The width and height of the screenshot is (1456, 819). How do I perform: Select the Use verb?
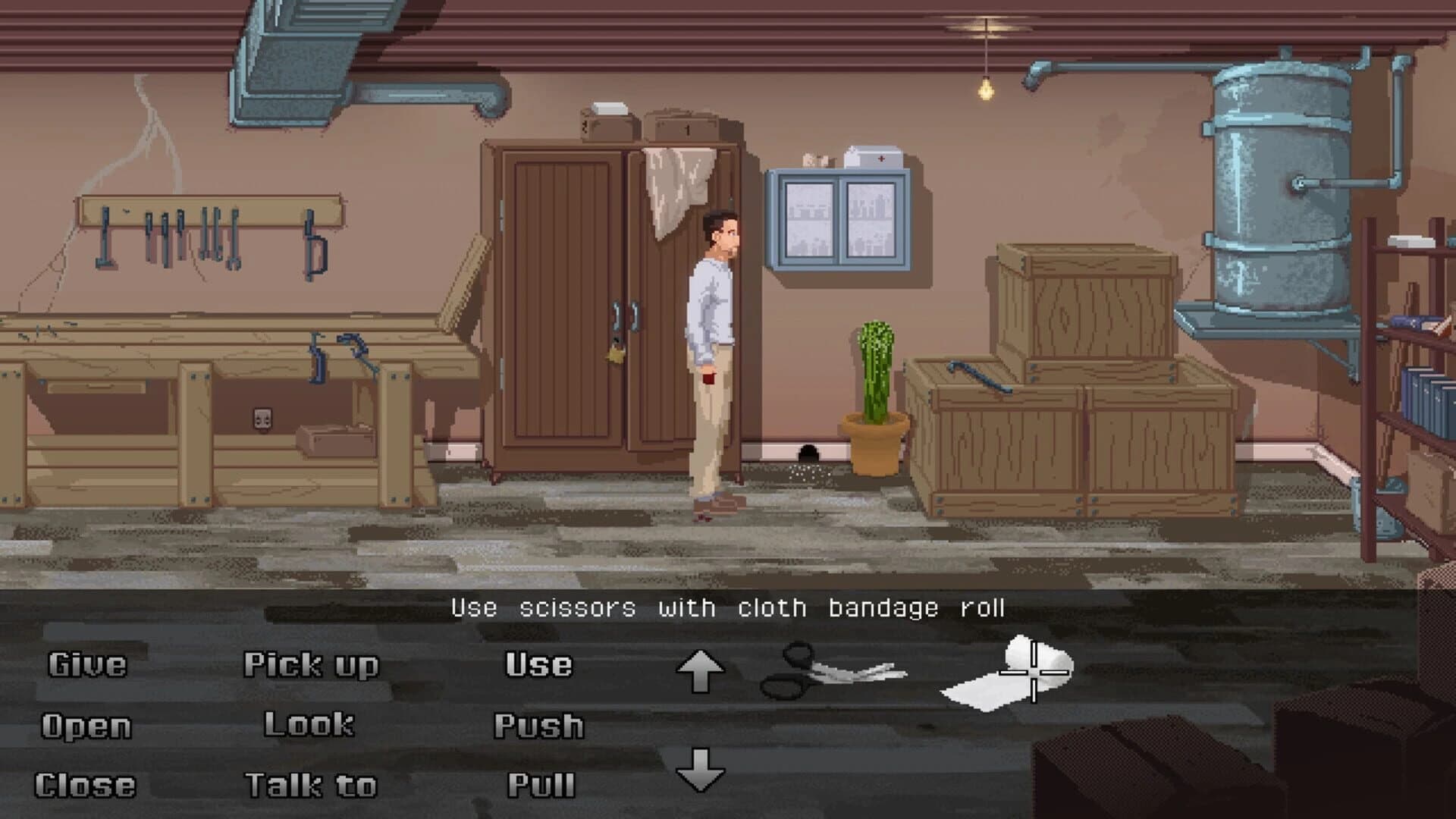coord(538,666)
